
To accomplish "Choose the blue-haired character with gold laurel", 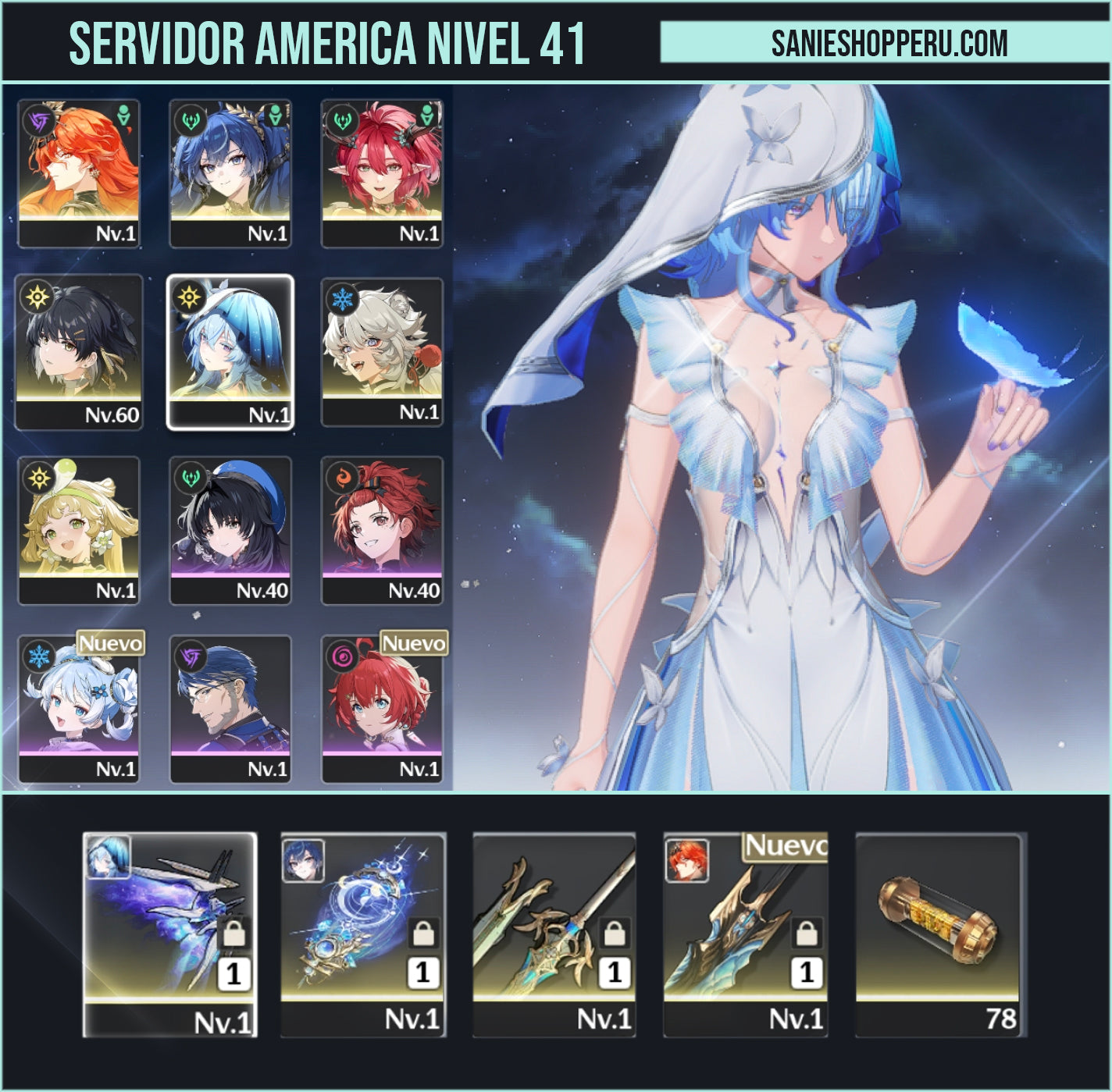I will [230, 173].
